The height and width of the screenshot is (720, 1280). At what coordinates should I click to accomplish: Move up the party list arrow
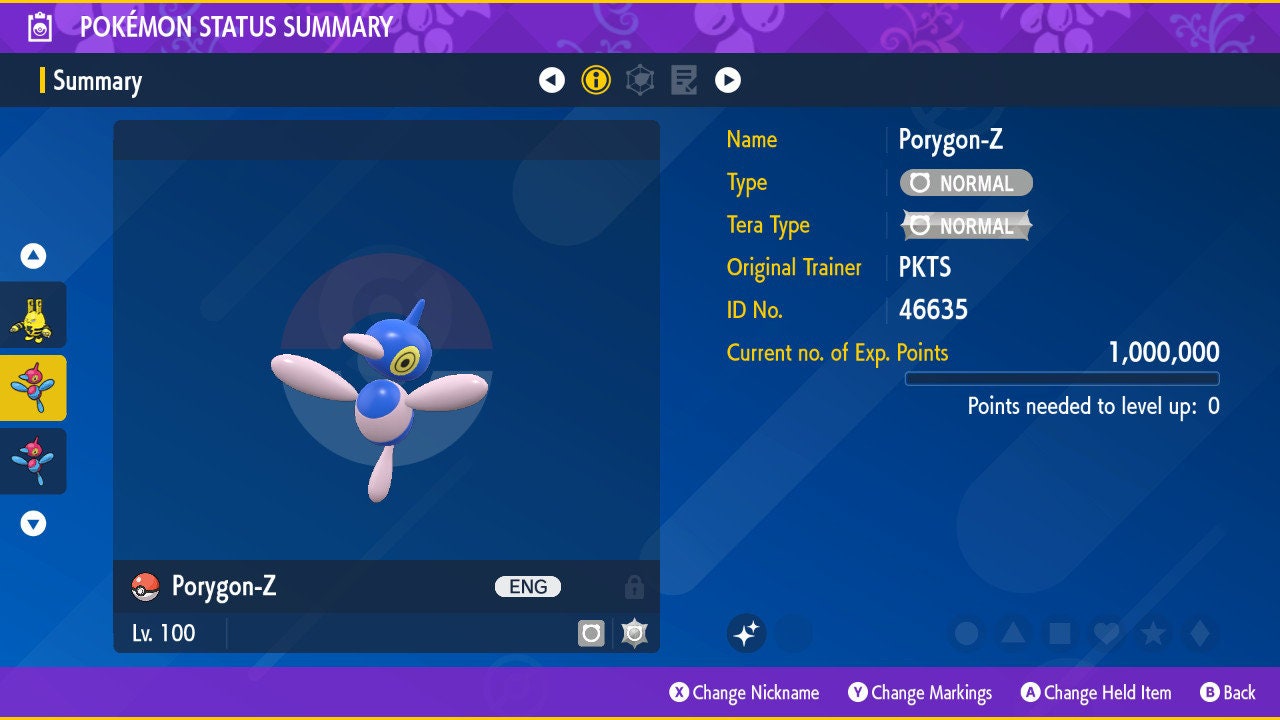[33, 256]
